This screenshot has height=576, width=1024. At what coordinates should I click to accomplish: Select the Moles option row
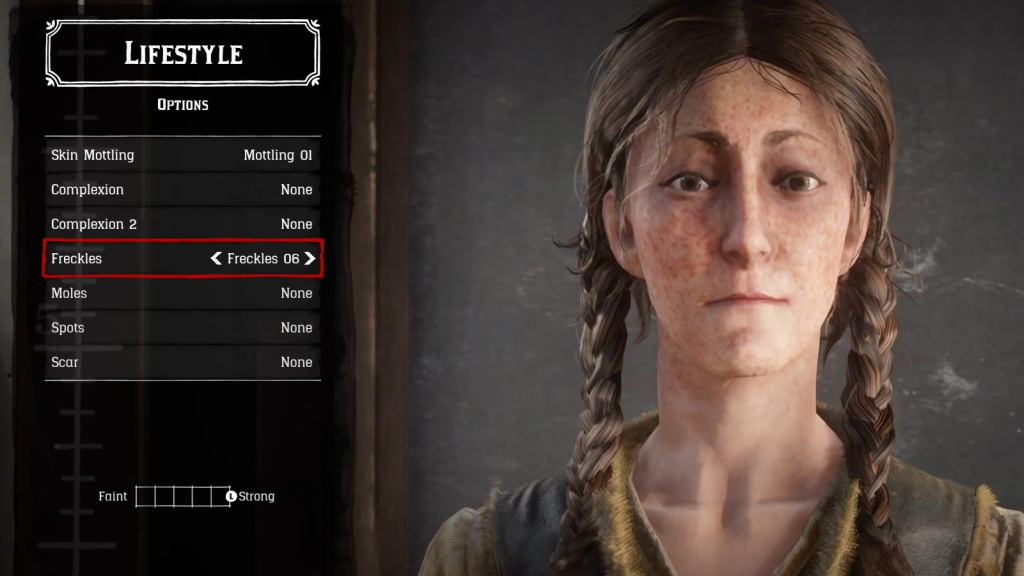(182, 293)
